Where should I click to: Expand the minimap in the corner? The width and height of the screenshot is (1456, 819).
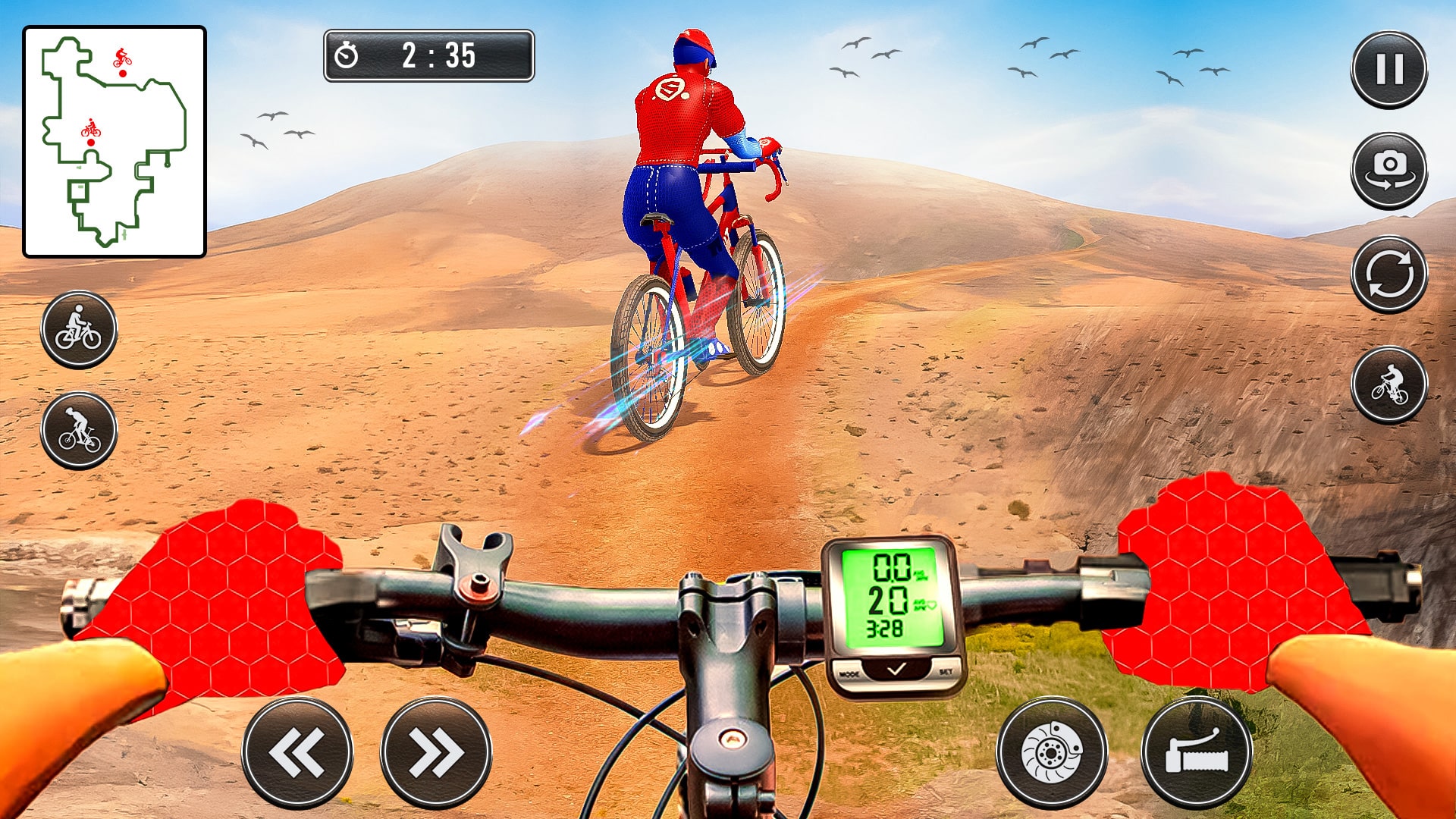click(x=115, y=136)
